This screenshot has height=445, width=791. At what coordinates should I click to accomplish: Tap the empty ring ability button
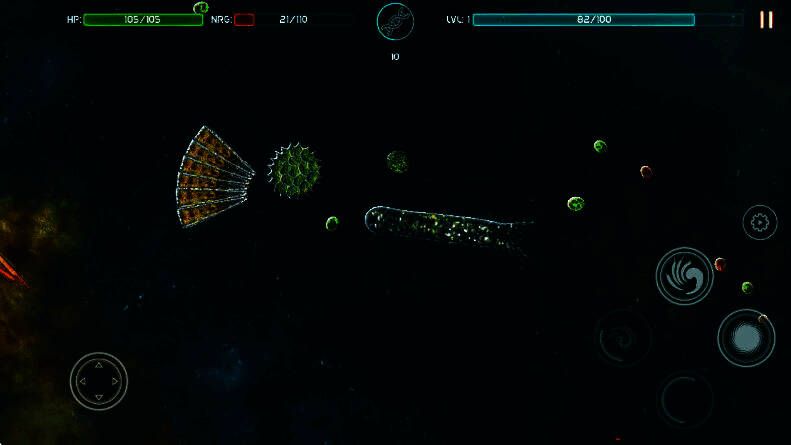pos(687,400)
